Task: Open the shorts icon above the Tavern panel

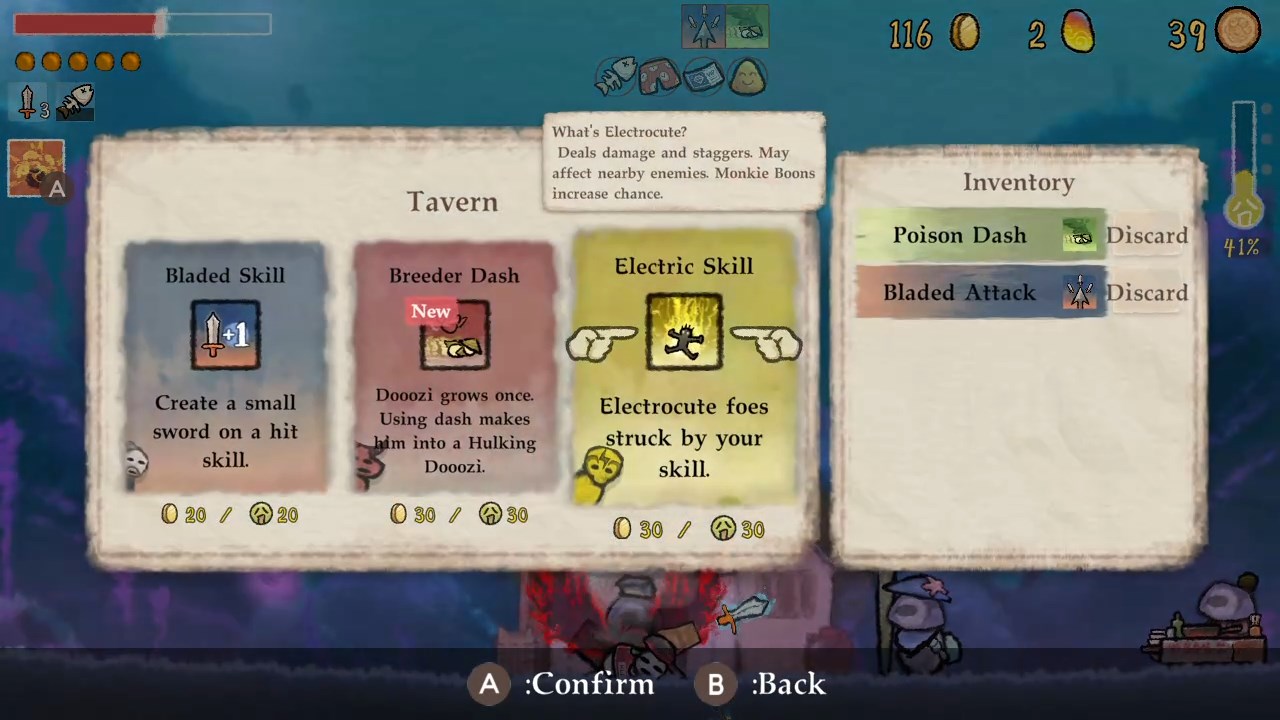Action: [x=658, y=77]
